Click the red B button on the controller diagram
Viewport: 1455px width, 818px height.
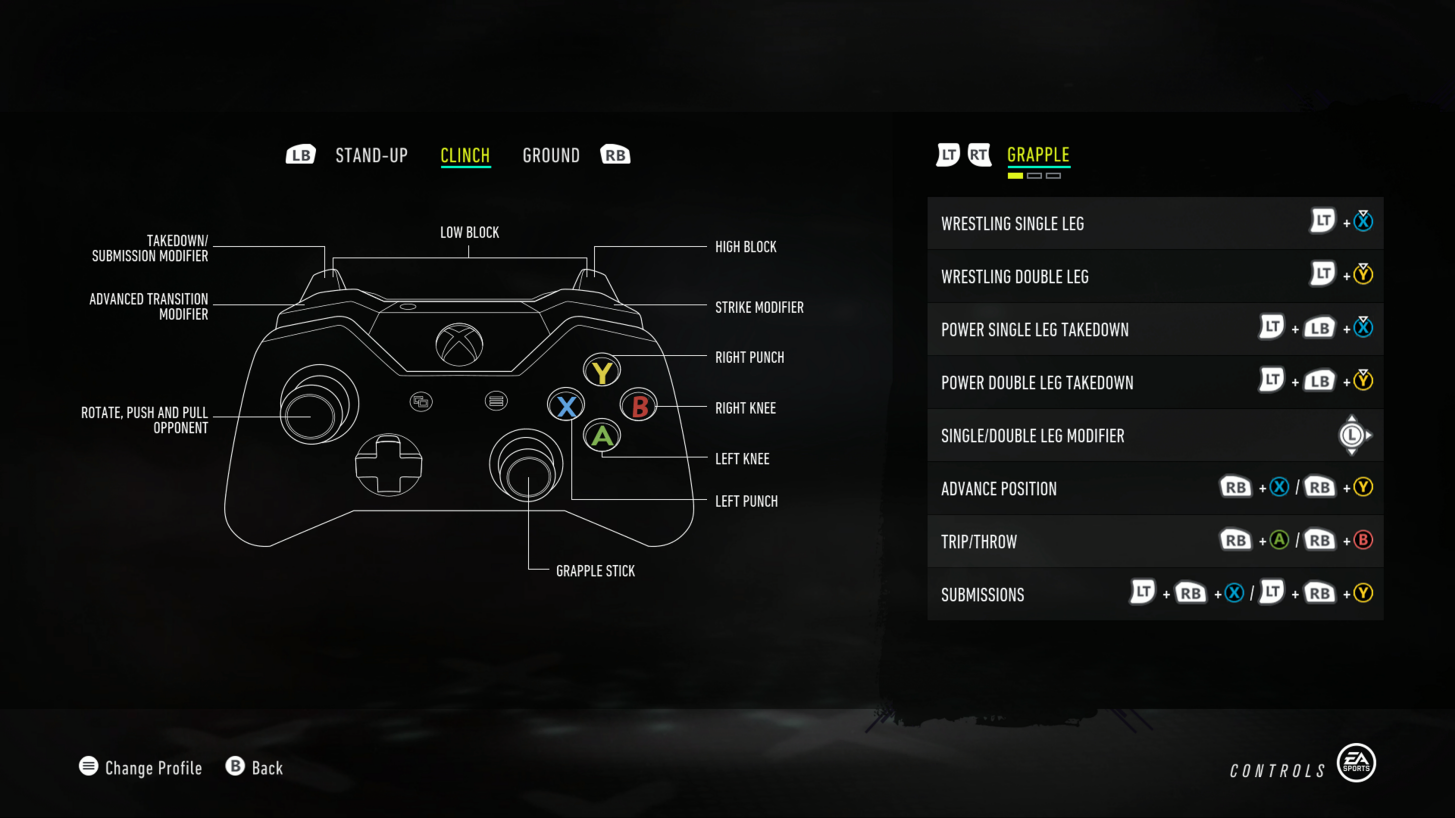click(638, 406)
